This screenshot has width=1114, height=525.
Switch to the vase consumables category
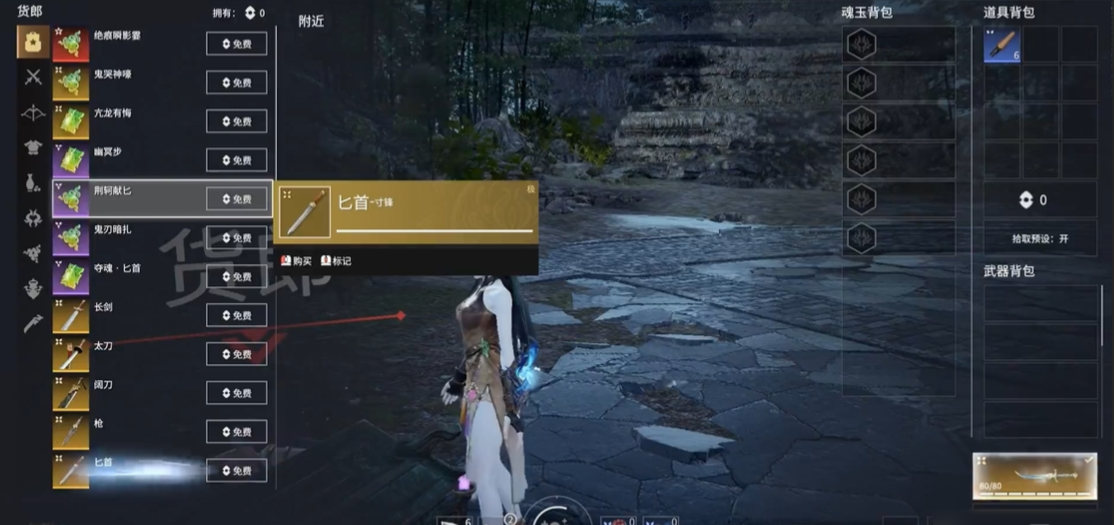click(x=33, y=183)
